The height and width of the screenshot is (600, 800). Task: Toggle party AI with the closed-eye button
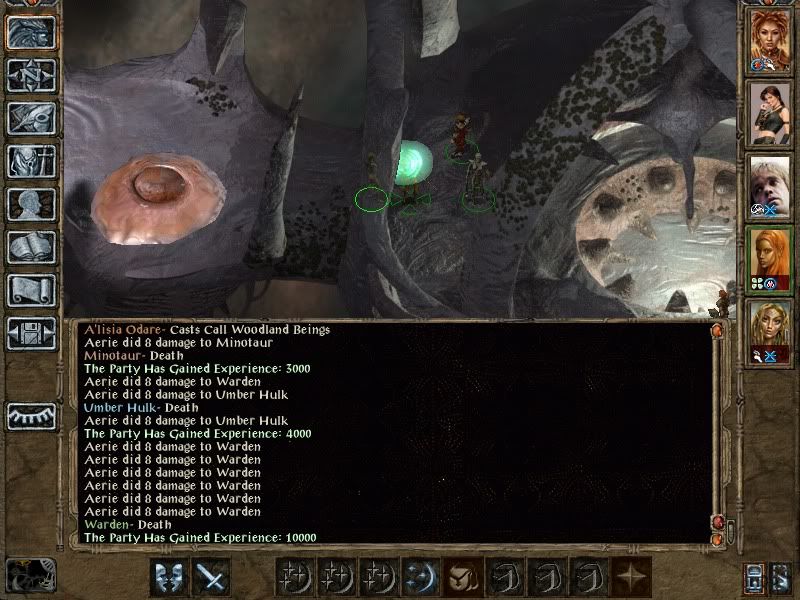(31, 416)
